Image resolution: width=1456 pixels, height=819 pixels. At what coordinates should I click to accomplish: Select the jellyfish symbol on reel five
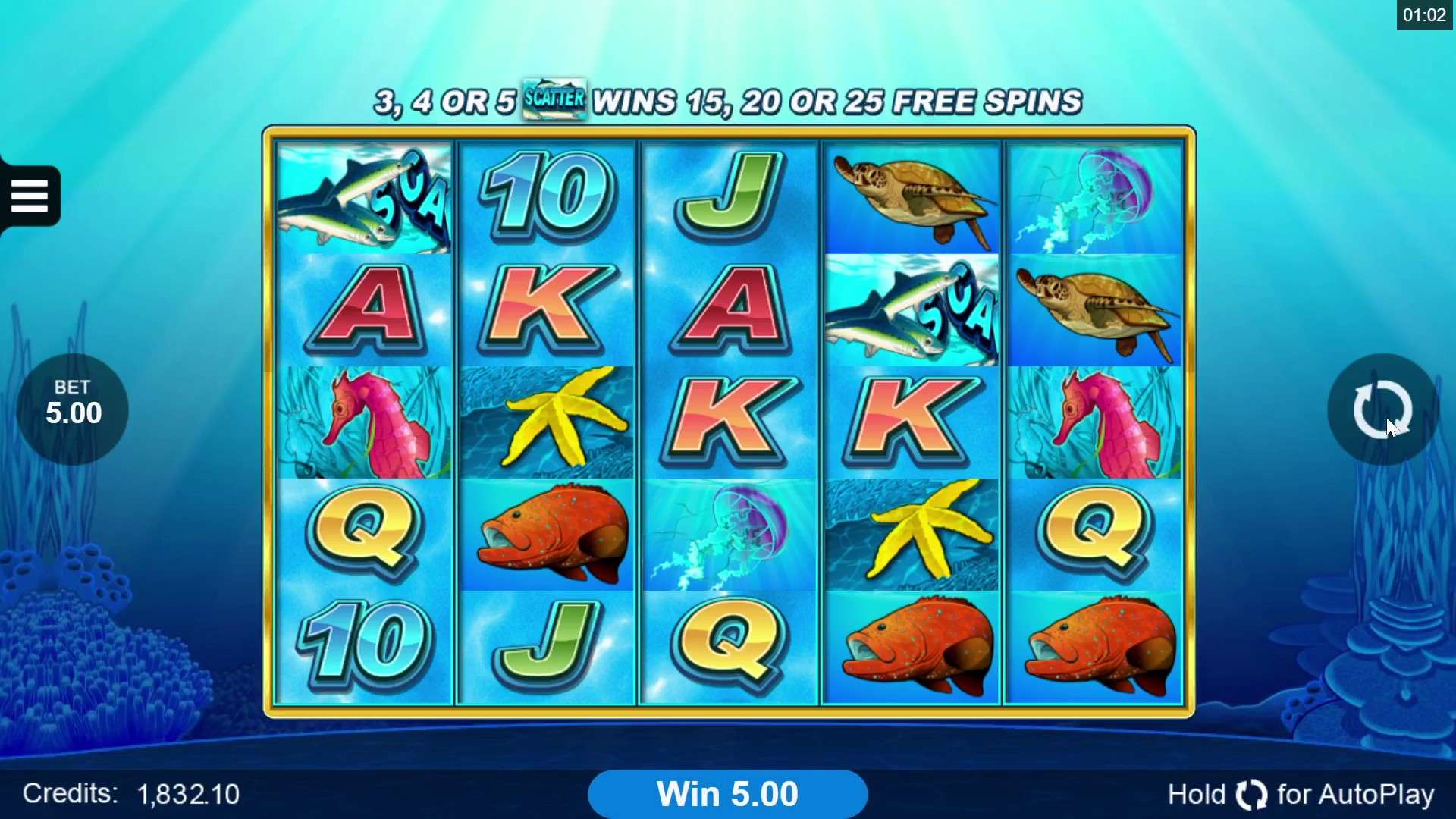1094,199
